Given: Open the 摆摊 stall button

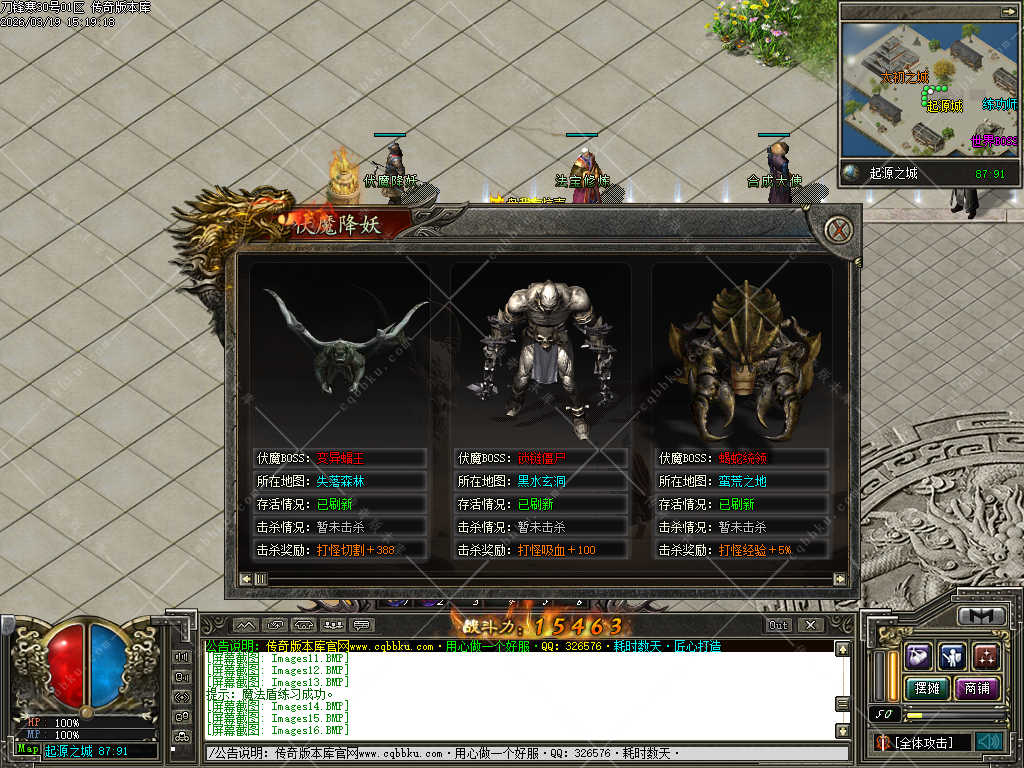Looking at the screenshot, I should [x=926, y=688].
